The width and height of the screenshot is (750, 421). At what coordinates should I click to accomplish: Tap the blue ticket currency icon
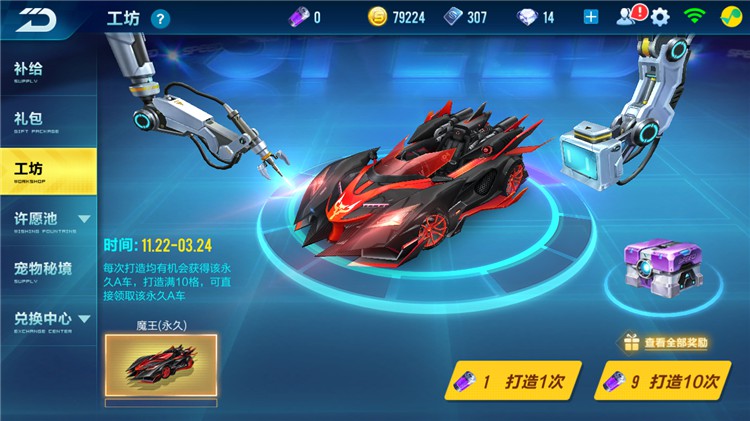(x=453, y=17)
